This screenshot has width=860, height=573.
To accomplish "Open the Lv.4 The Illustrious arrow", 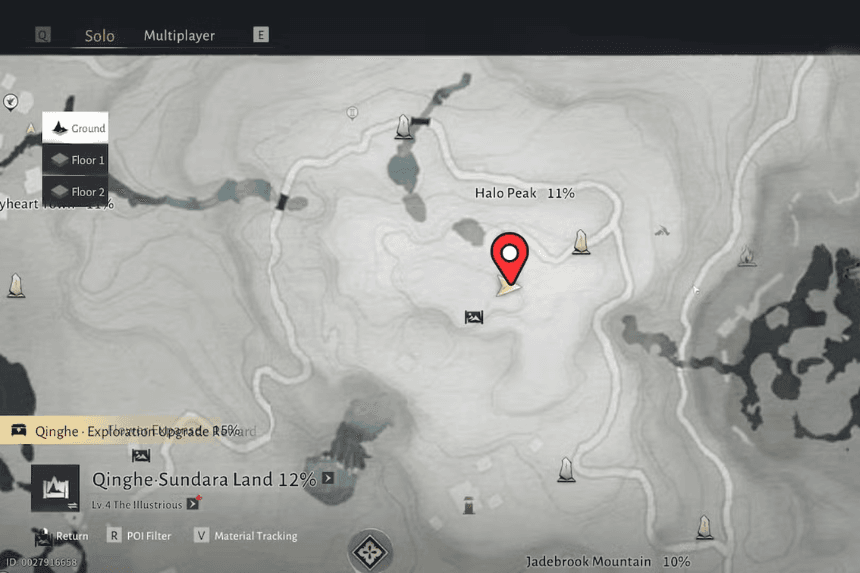I will [193, 502].
